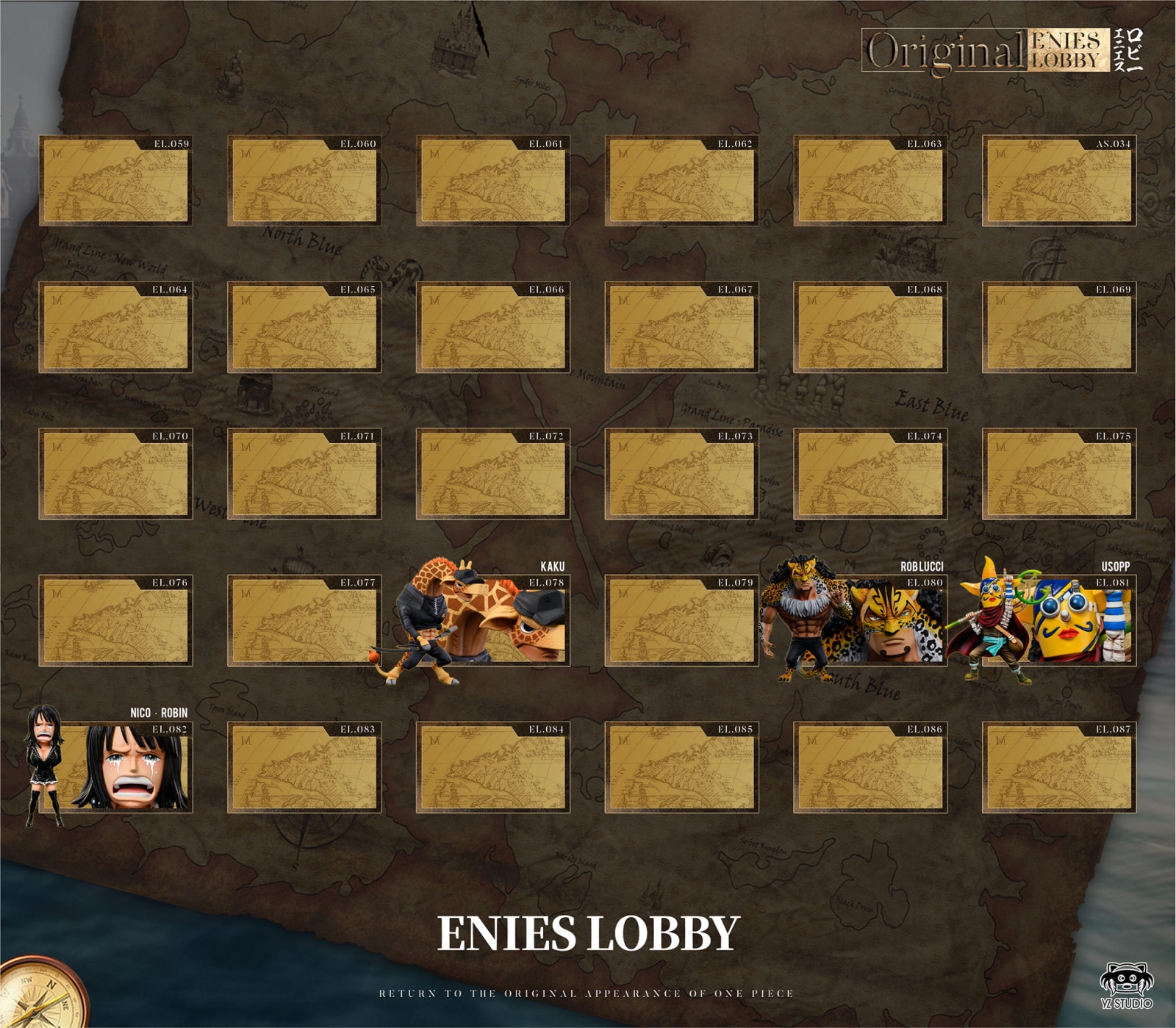Viewport: 1176px width, 1028px height.
Task: Select the EL.073 map card
Action: click(681, 473)
